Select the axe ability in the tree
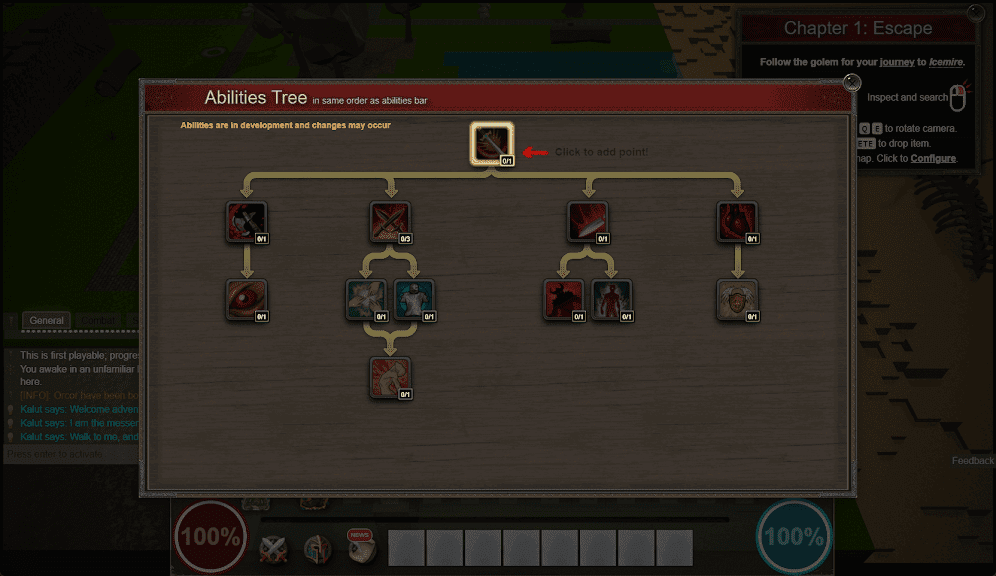Viewport: 996px width, 576px height. [246, 221]
